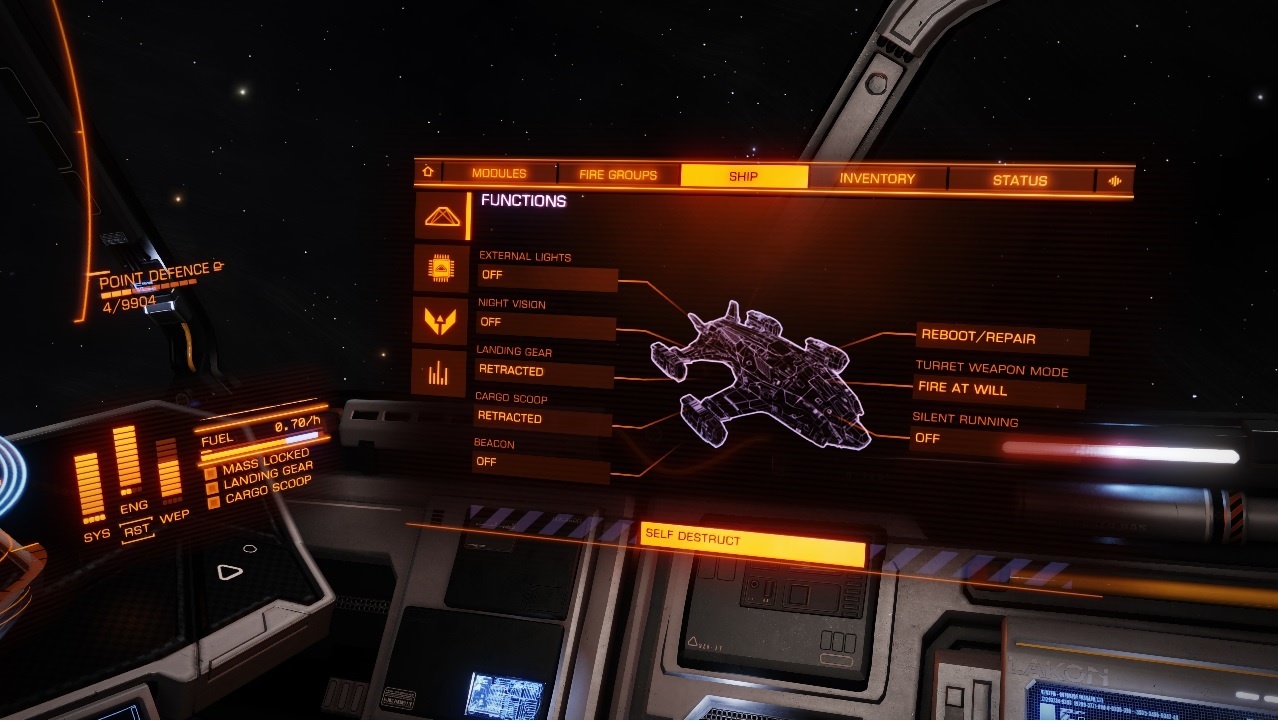
Task: Click the home icon left of Modules
Action: tap(428, 171)
